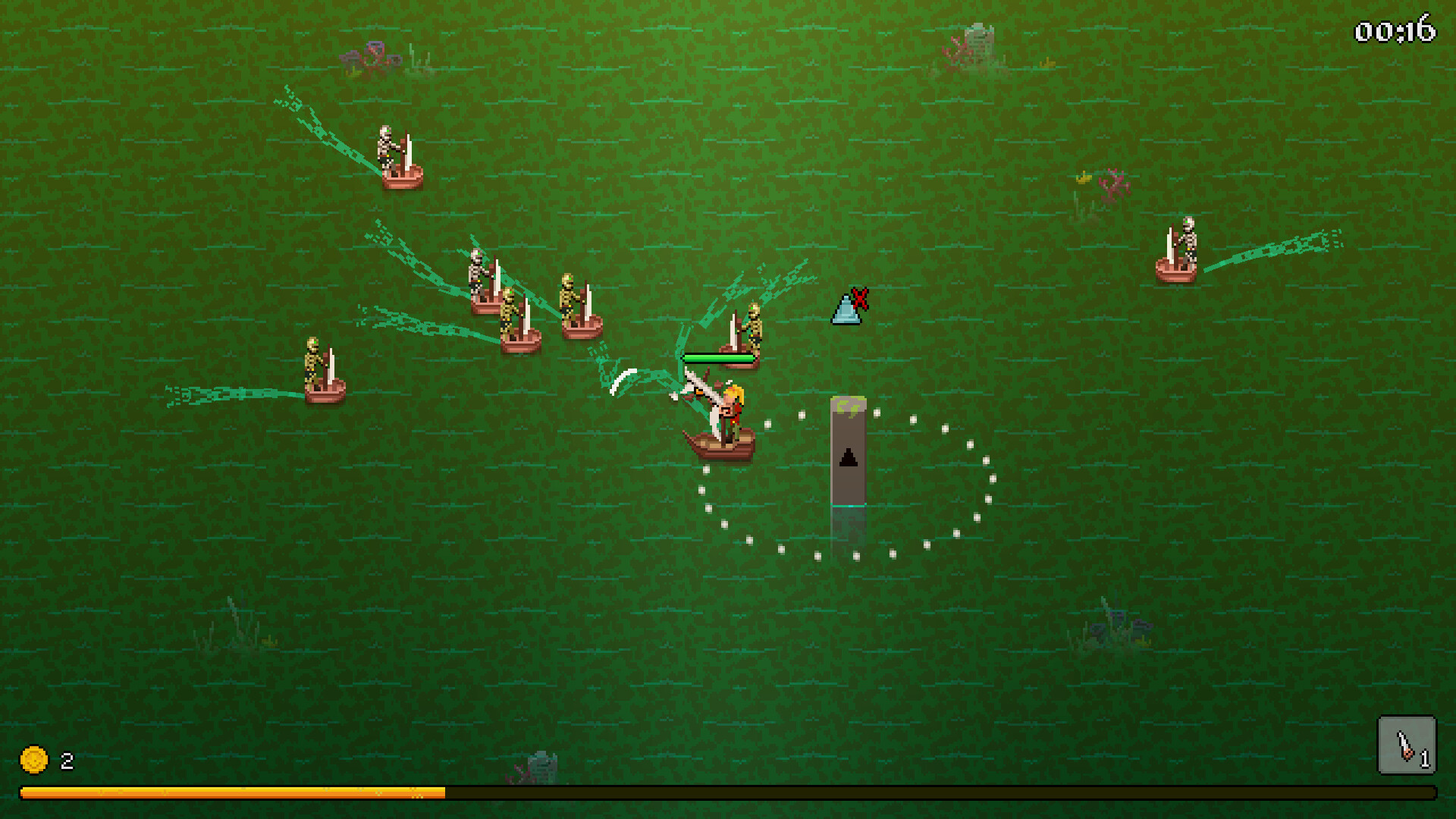Click the yellow experience progress bar

tap(227, 794)
